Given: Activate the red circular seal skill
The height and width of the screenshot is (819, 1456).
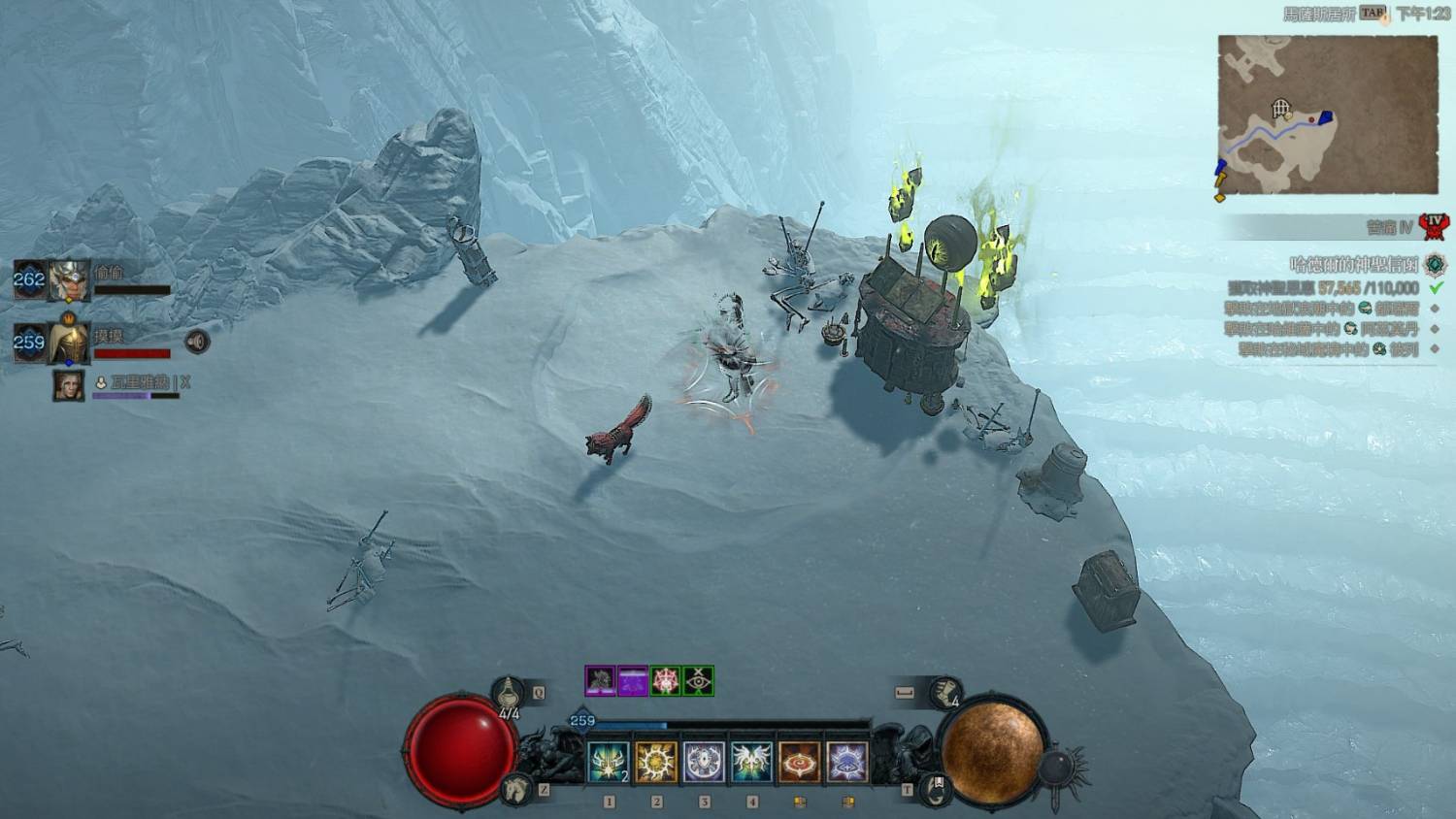Looking at the screenshot, I should pos(799,763).
